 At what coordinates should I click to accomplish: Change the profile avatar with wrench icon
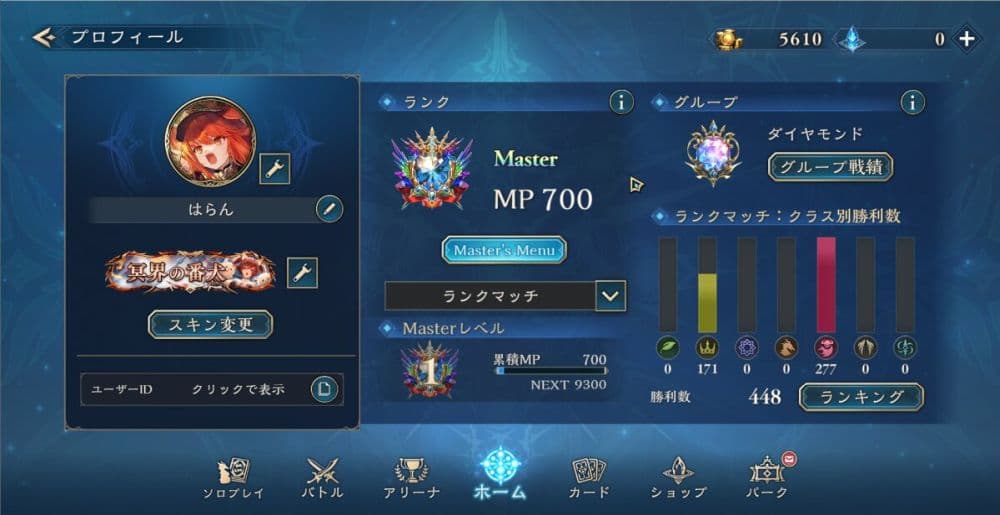pyautogui.click(x=274, y=169)
